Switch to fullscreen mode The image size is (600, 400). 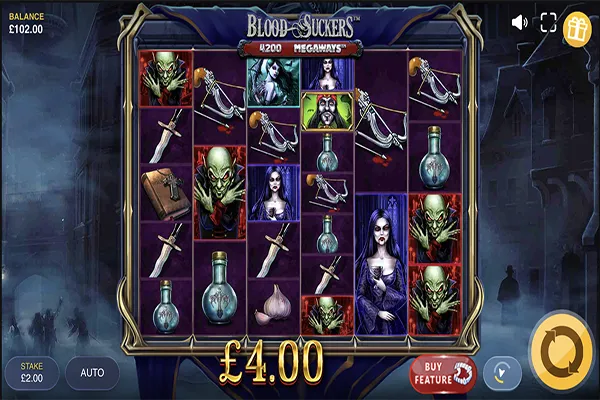(548, 21)
